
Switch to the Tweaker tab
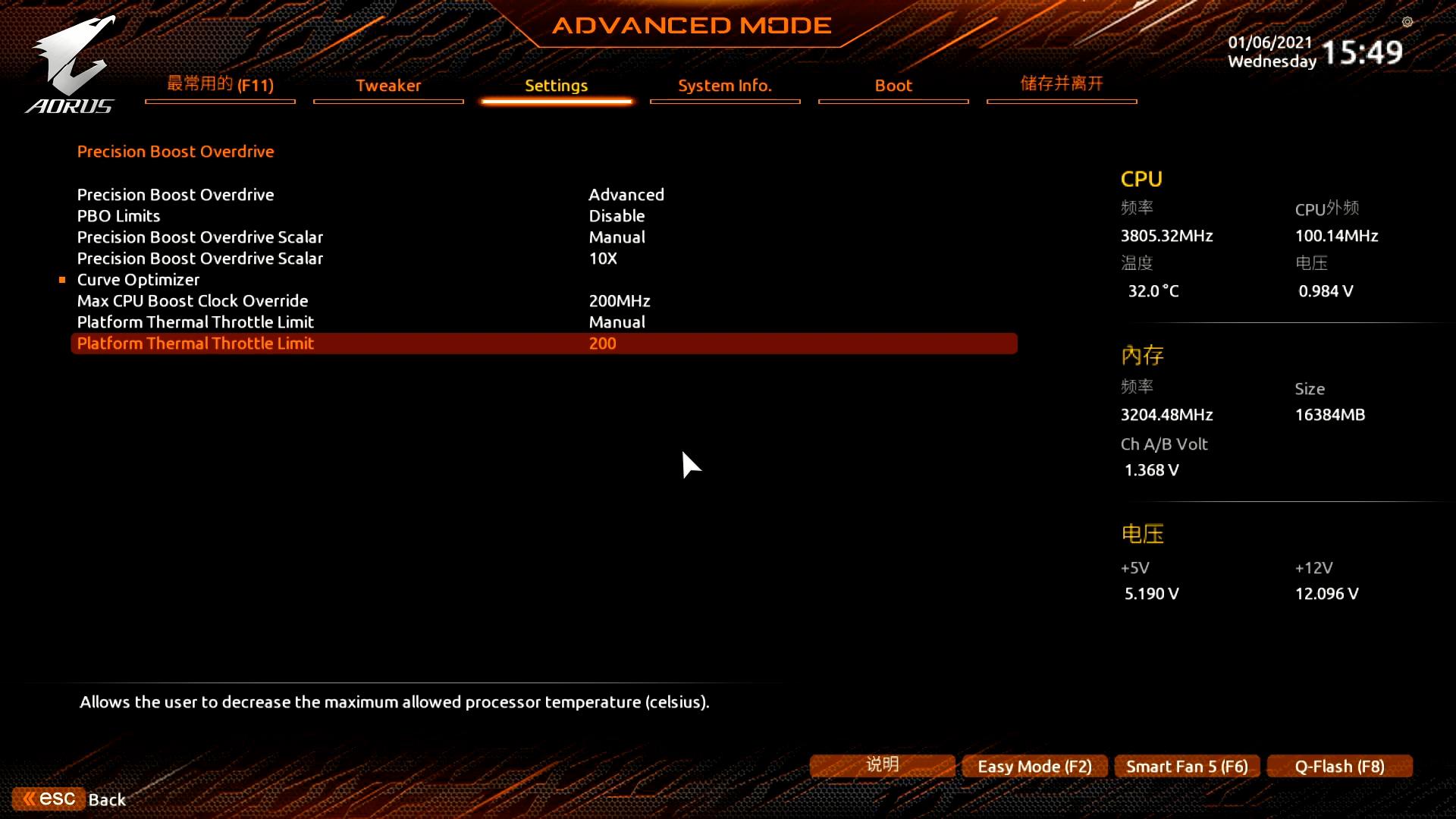click(388, 86)
